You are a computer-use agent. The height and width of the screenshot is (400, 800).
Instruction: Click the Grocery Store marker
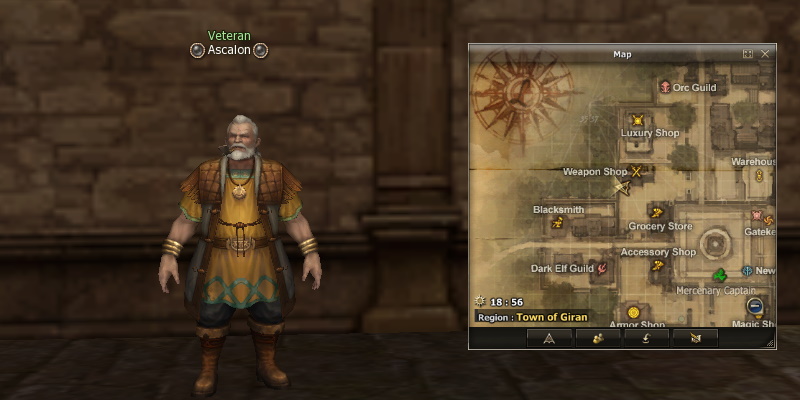point(656,211)
